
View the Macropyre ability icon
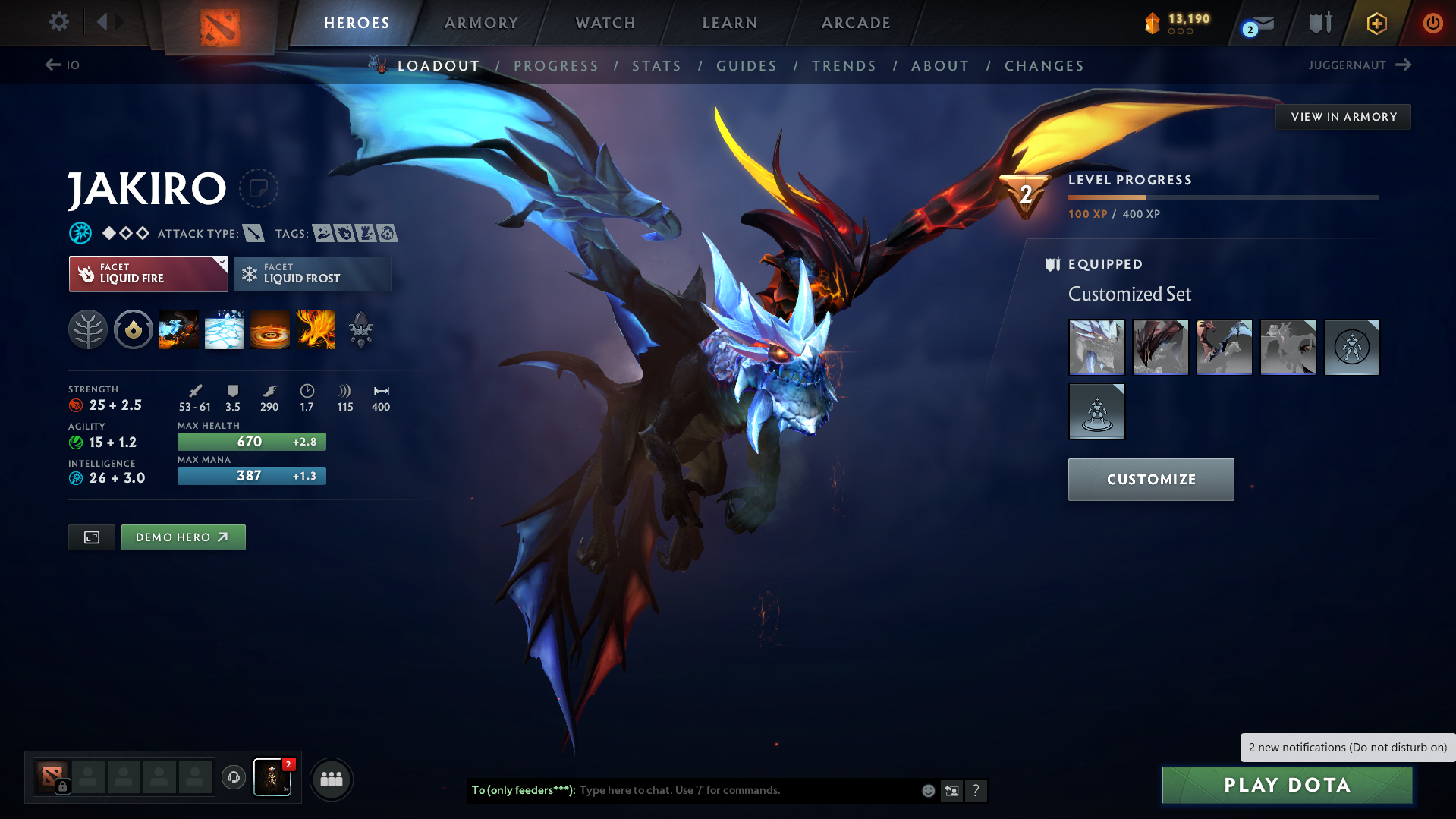316,329
